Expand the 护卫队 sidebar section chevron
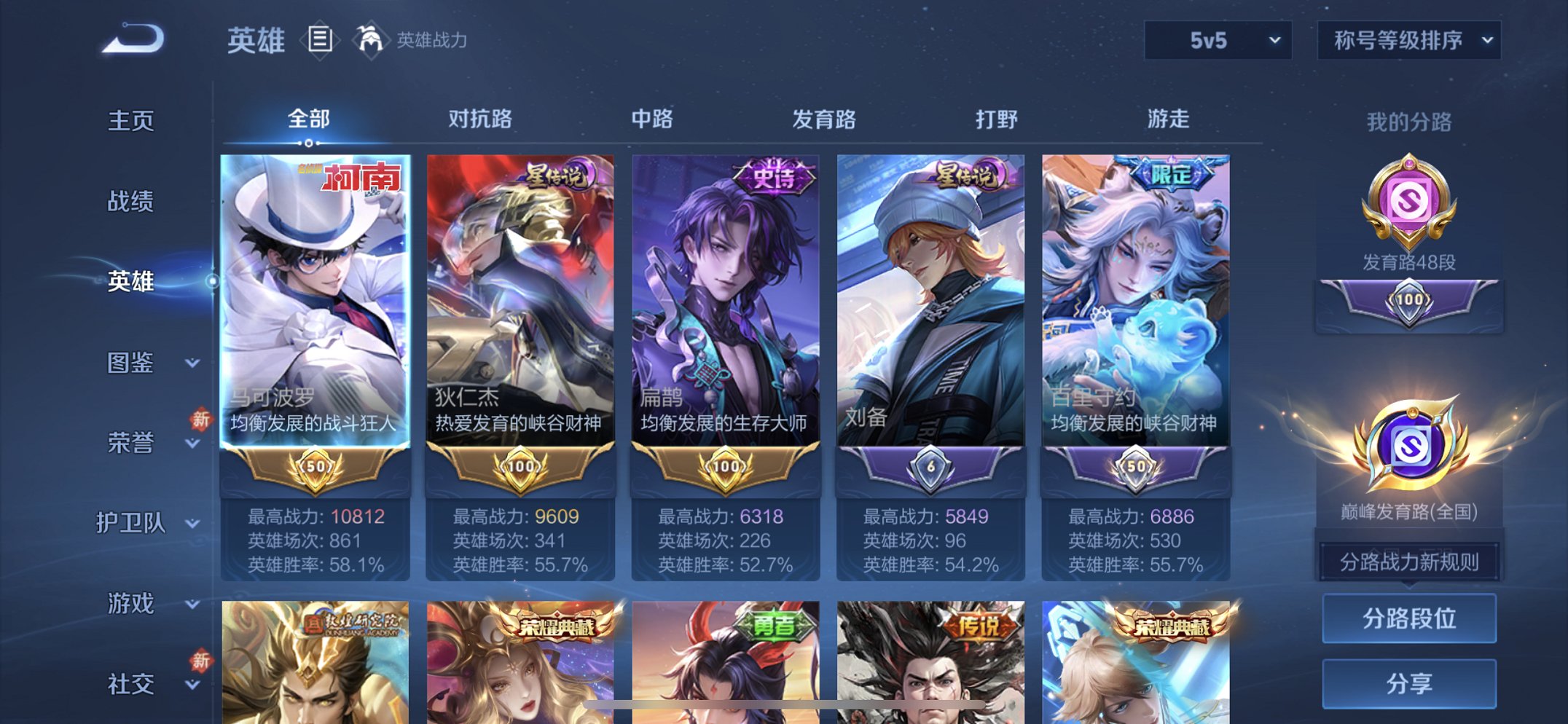The image size is (1568, 724). (x=192, y=524)
